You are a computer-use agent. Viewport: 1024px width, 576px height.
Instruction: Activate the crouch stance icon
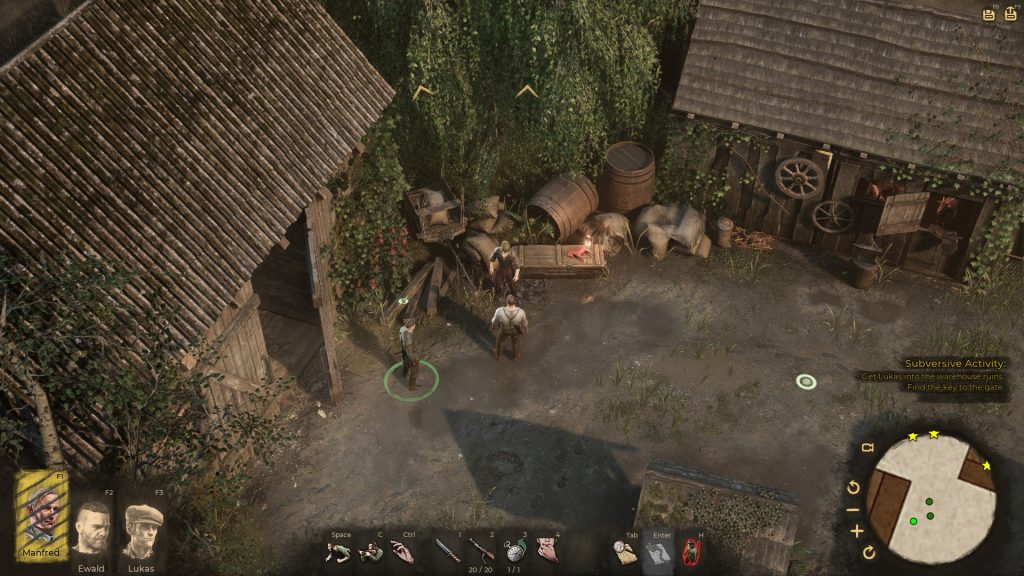click(x=370, y=551)
